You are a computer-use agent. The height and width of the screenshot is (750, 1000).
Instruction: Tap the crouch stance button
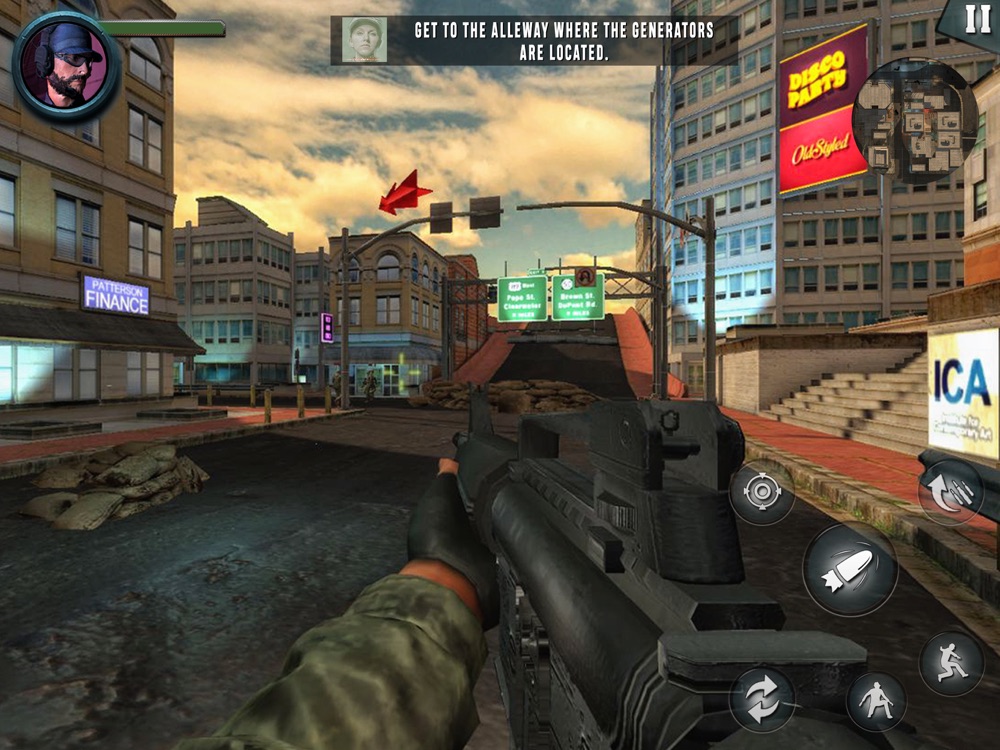coord(876,701)
